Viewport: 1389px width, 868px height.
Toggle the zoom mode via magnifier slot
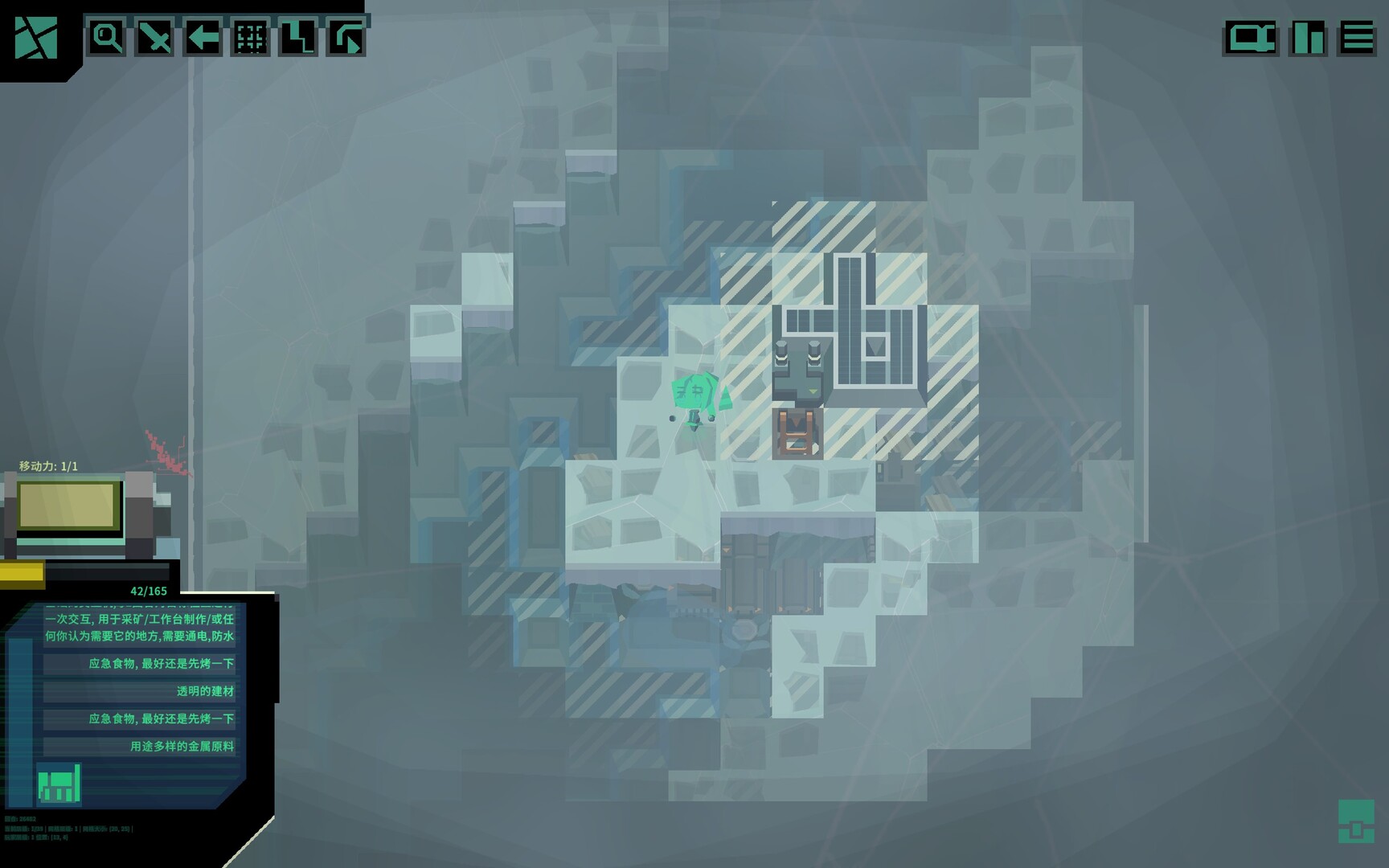click(105, 37)
